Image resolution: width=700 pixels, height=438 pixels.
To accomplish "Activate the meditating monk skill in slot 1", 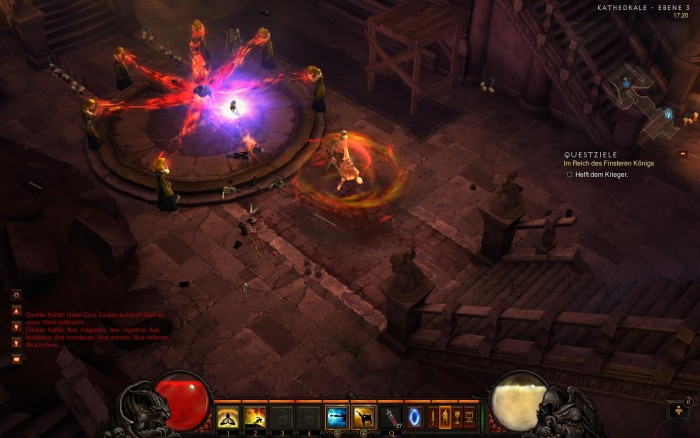I will 228,417.
